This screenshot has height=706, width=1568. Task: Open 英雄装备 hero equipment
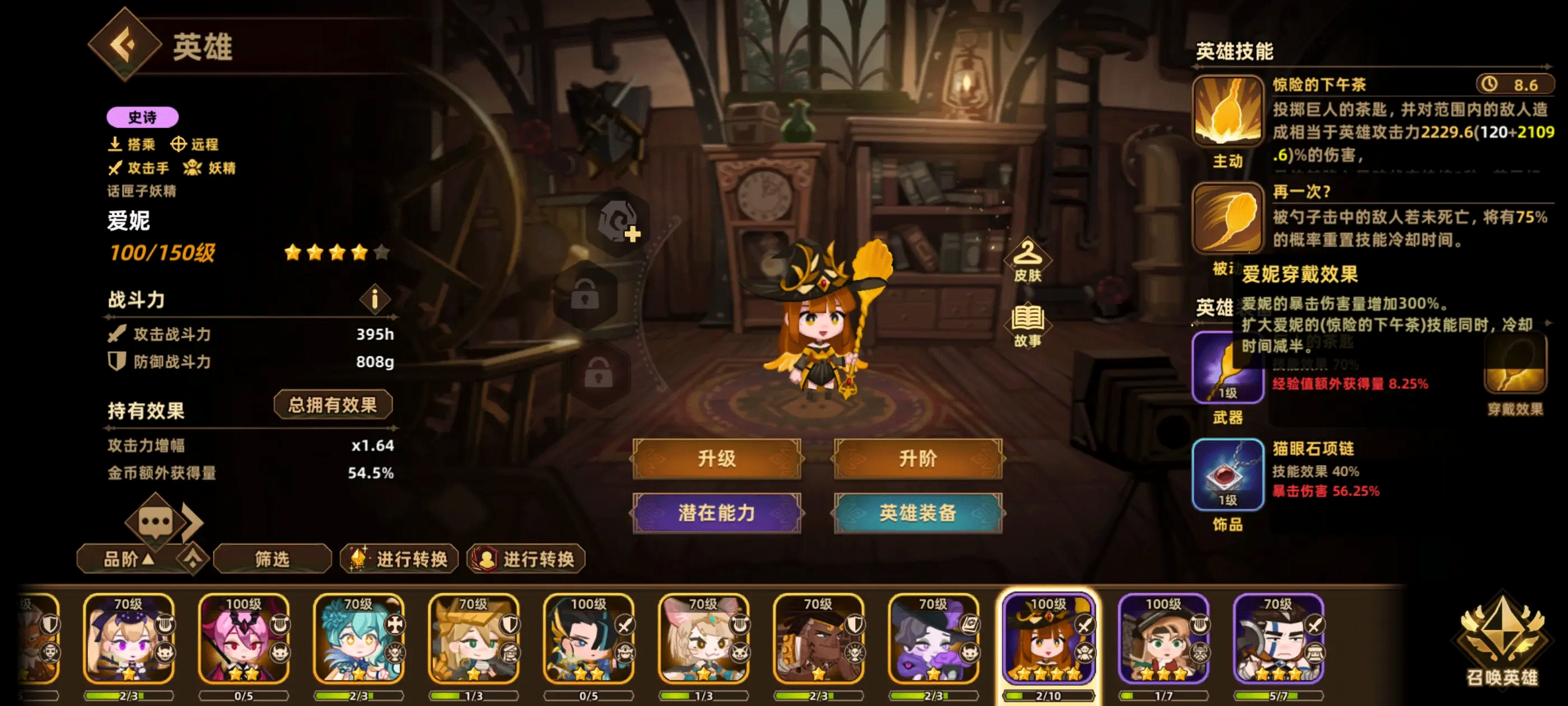[x=917, y=513]
